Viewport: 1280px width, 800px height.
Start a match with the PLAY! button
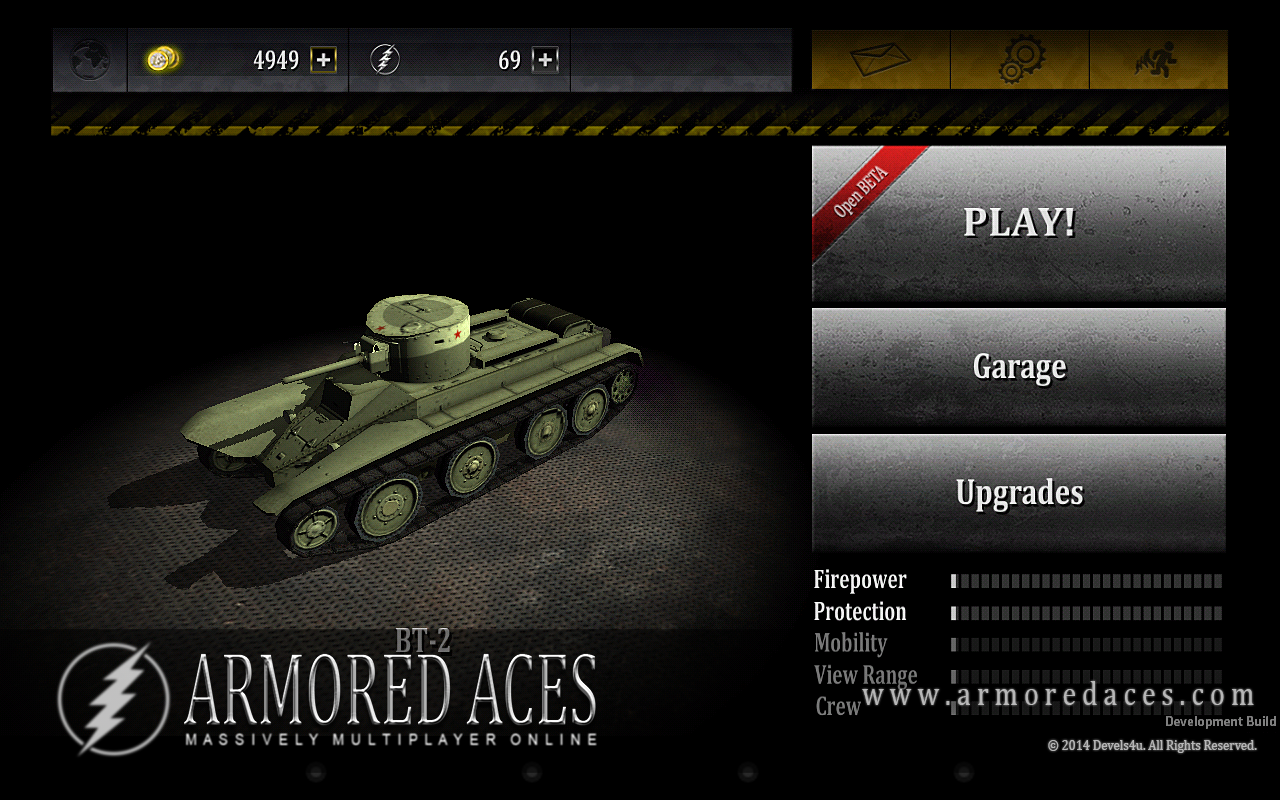pyautogui.click(x=1018, y=223)
